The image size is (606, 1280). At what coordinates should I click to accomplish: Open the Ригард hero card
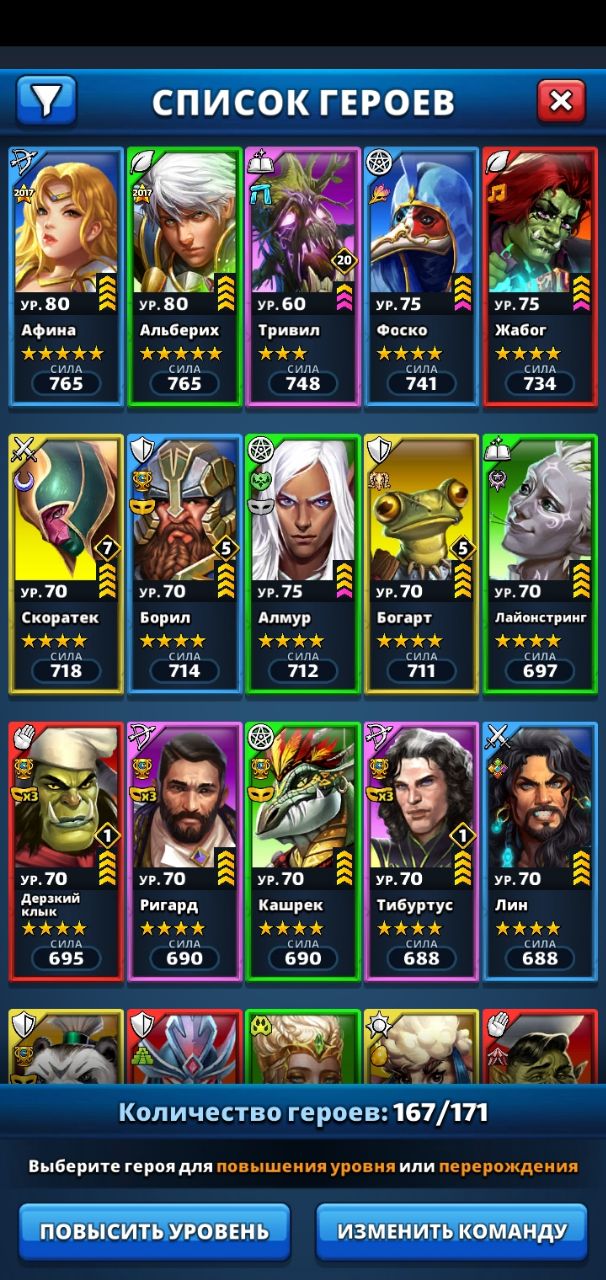pos(184,850)
